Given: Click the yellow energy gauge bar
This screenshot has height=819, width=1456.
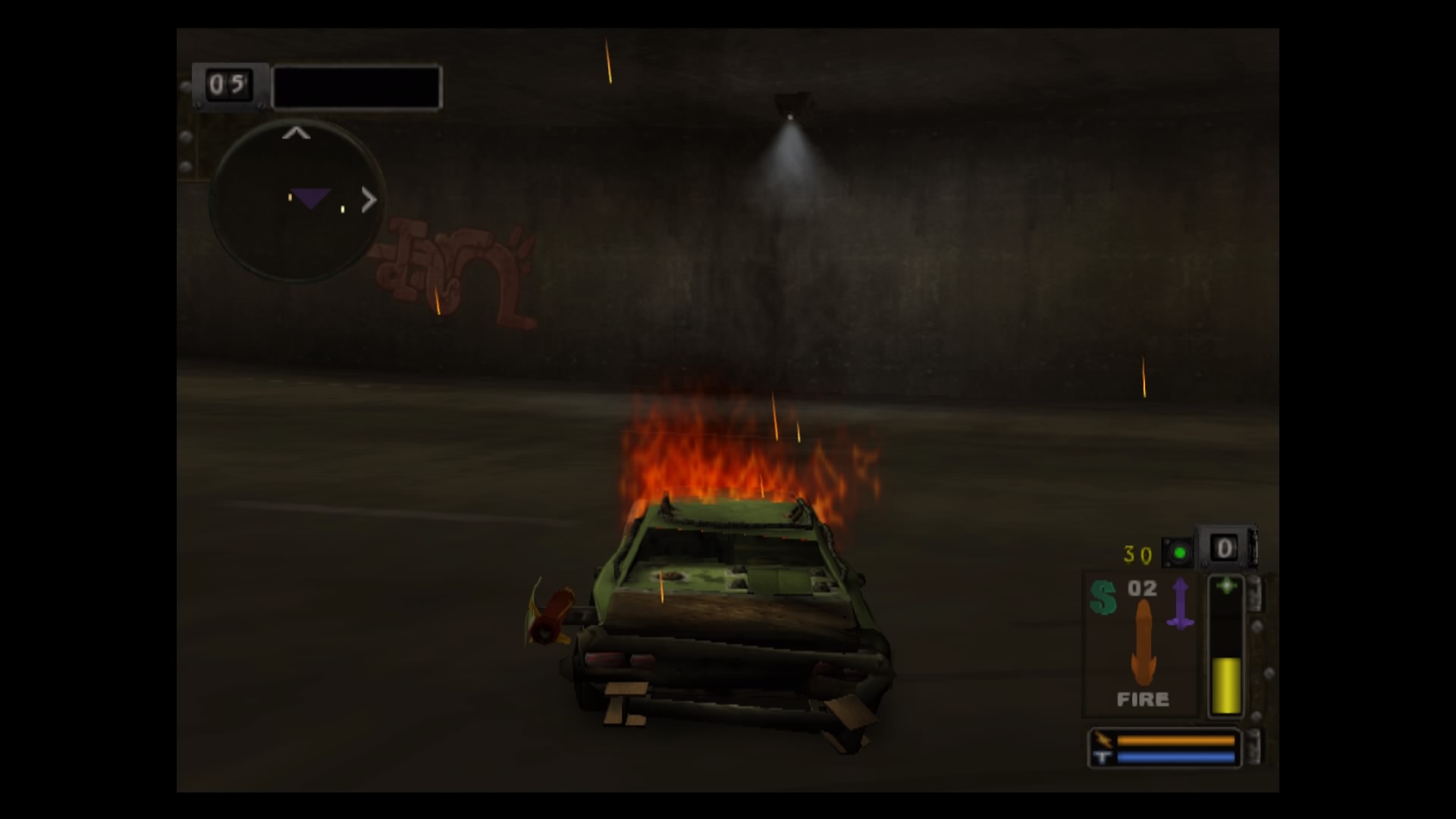Looking at the screenshot, I should pyautogui.click(x=1226, y=683).
